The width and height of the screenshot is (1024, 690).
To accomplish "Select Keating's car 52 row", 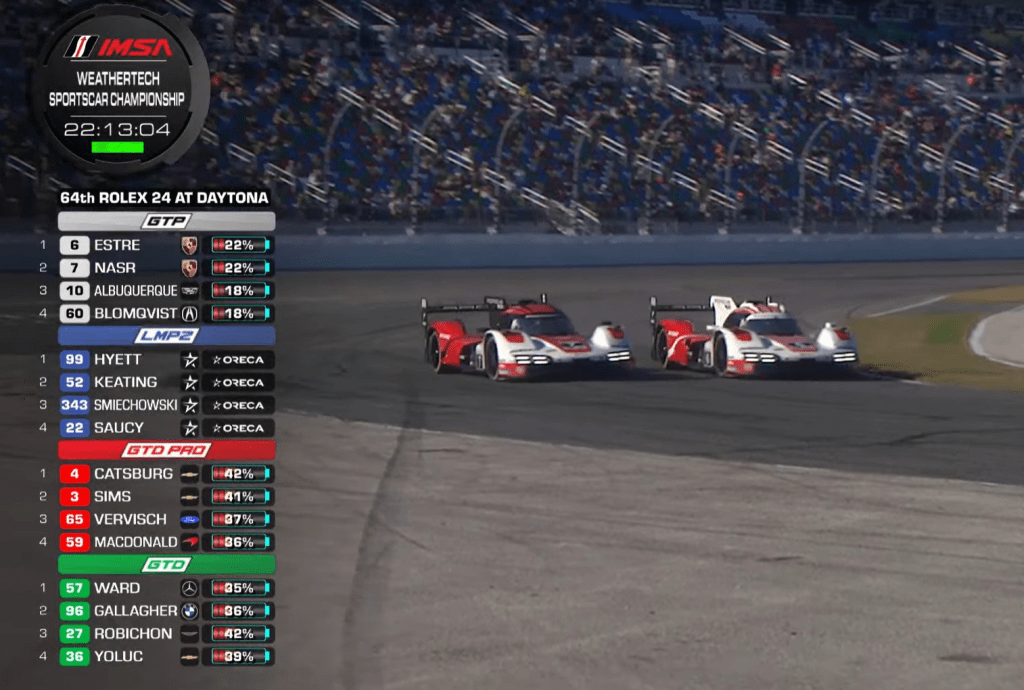I will [125, 382].
